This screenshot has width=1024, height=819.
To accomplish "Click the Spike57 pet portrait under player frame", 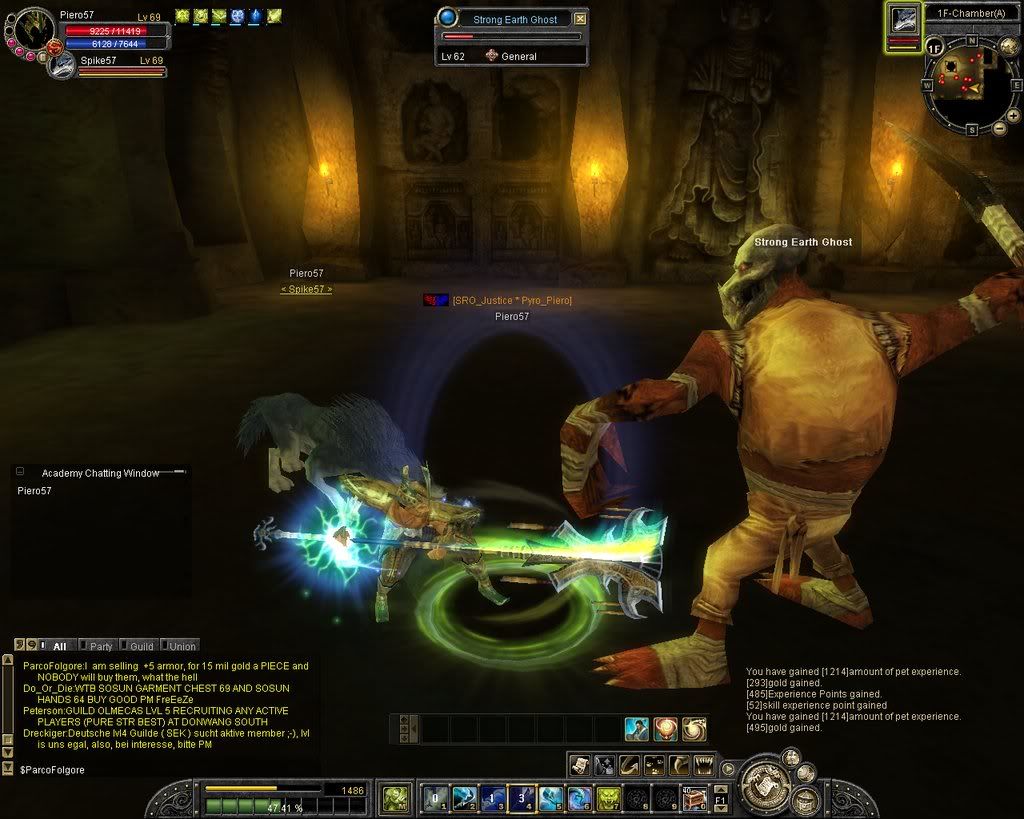I will 62,65.
